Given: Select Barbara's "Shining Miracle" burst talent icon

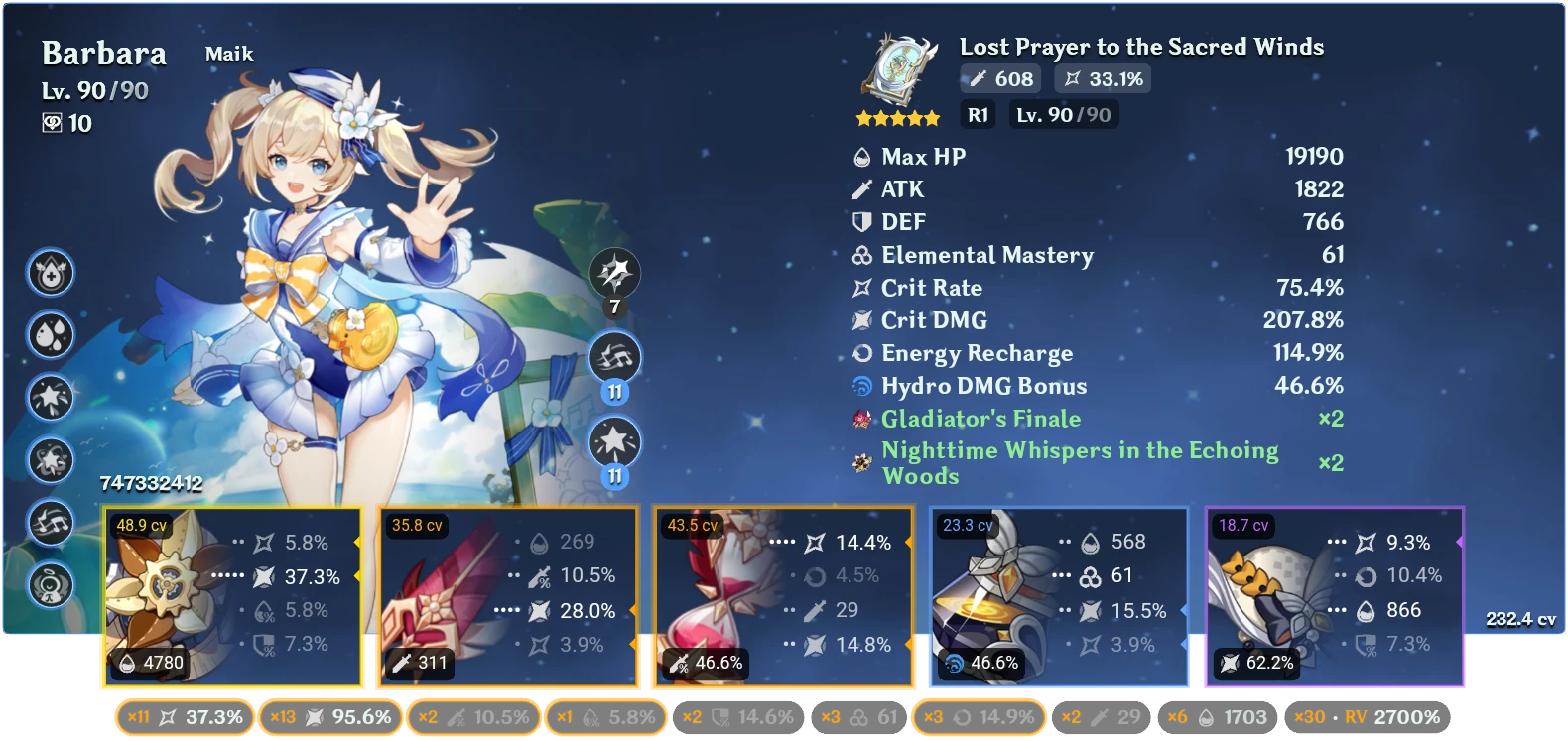Looking at the screenshot, I should [613, 439].
